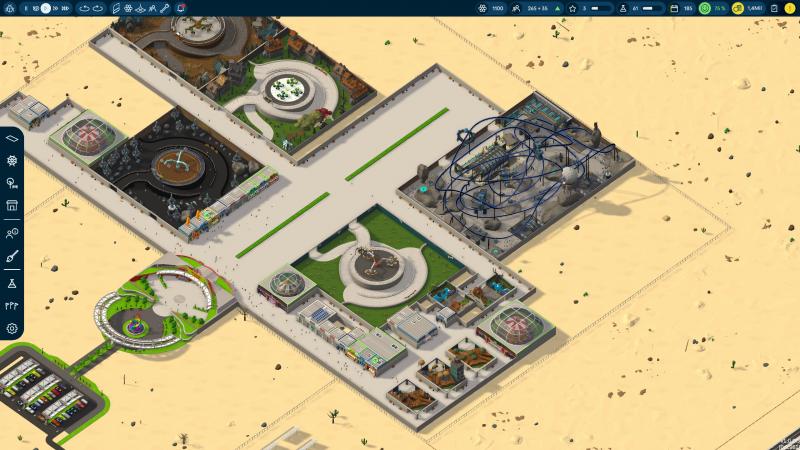Open the rides menu with Ferris wheel icon

[12, 160]
